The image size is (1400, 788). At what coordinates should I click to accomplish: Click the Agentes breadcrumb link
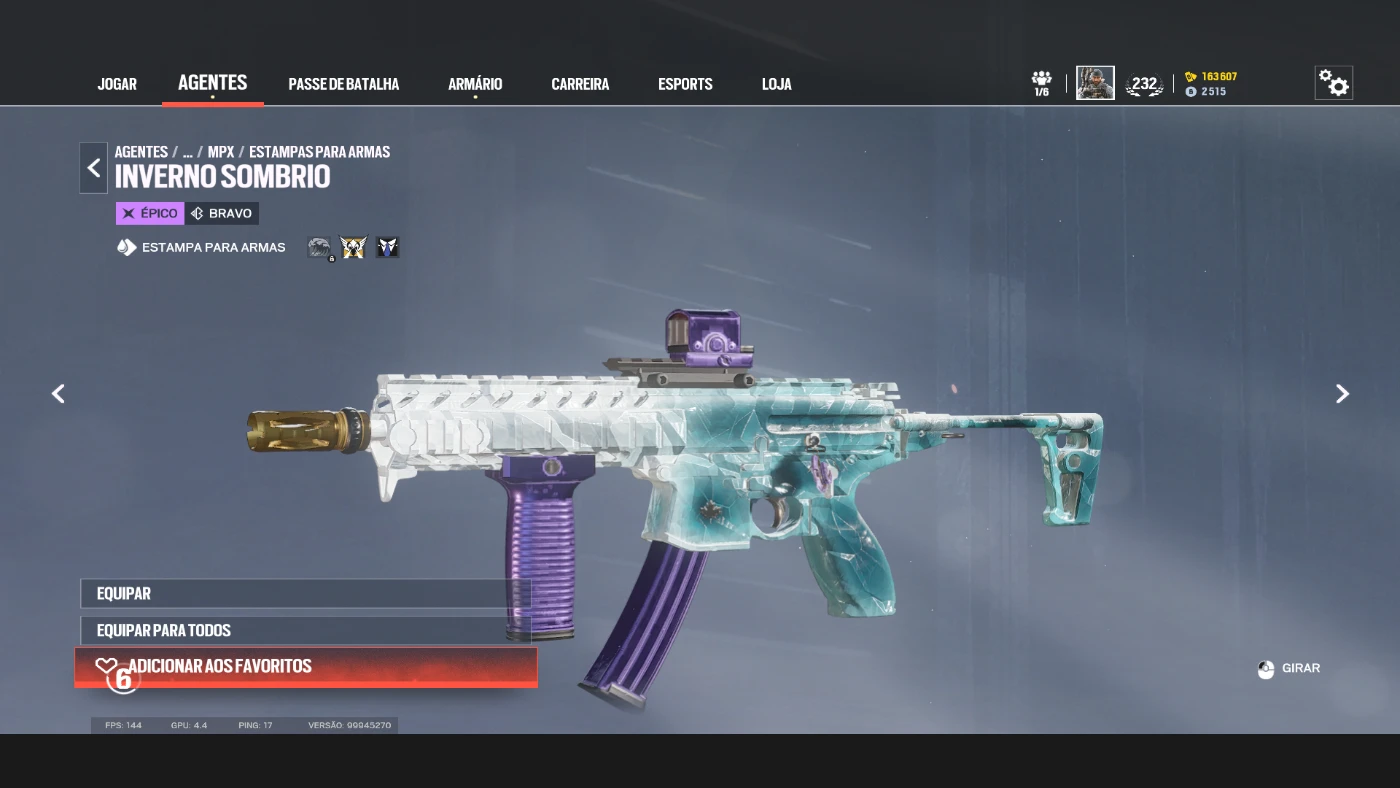coord(141,152)
